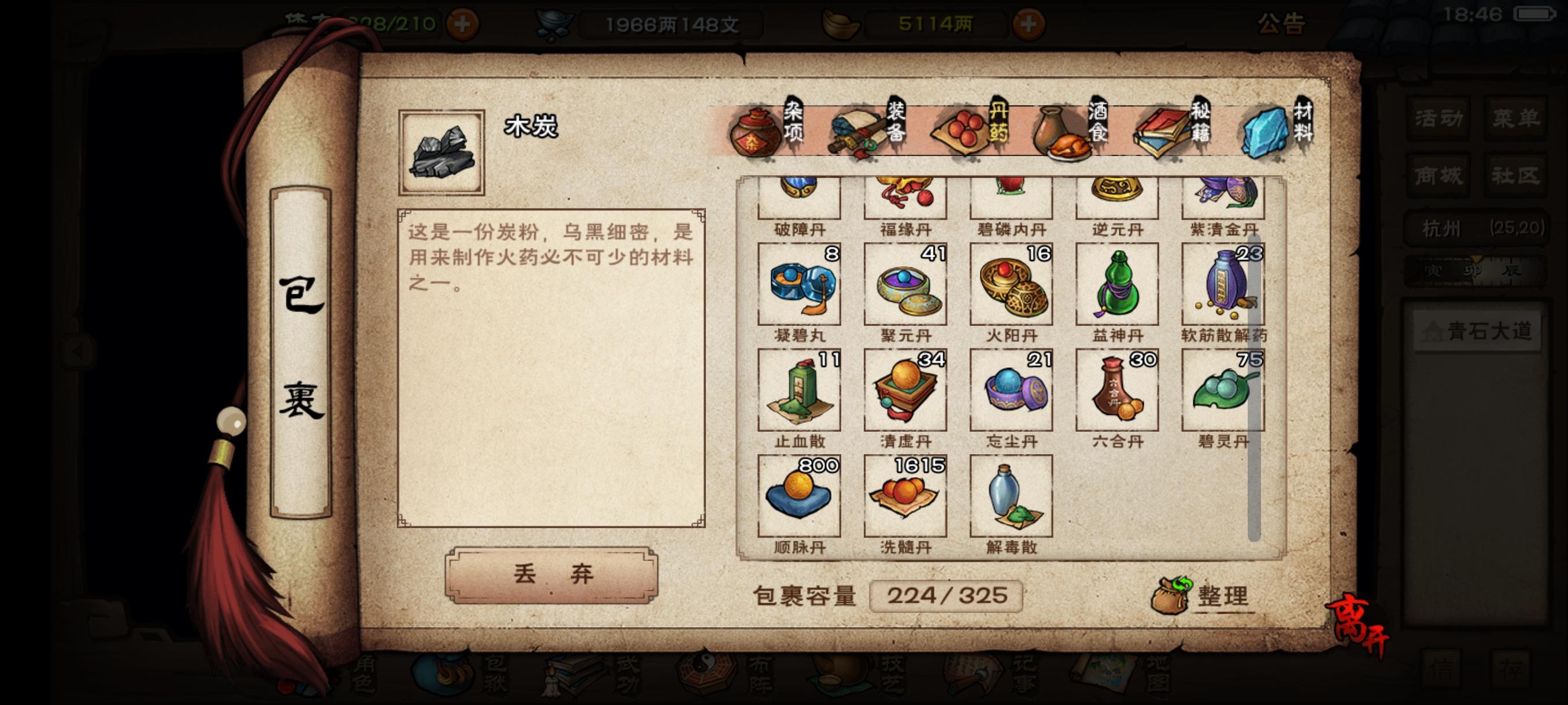Select the 布阵 (formation) bagua icon
The width and height of the screenshot is (1568, 705).
click(705, 672)
